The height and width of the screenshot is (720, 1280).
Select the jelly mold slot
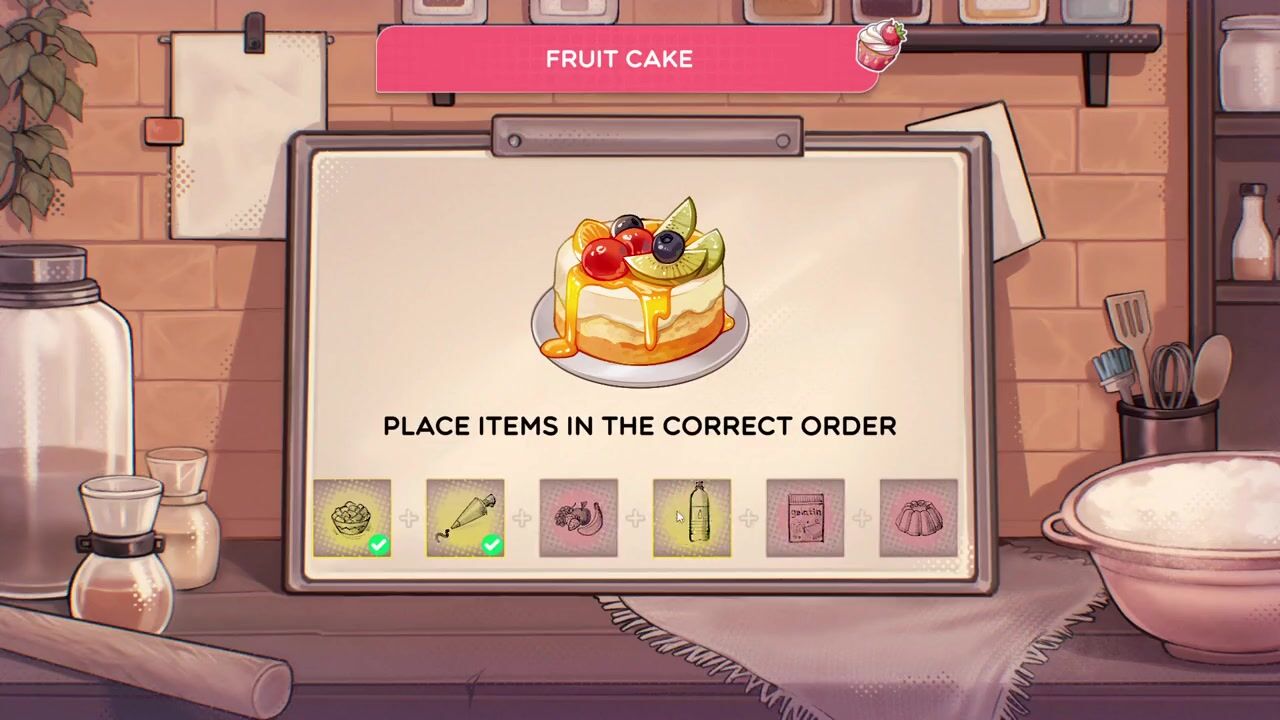tap(918, 518)
